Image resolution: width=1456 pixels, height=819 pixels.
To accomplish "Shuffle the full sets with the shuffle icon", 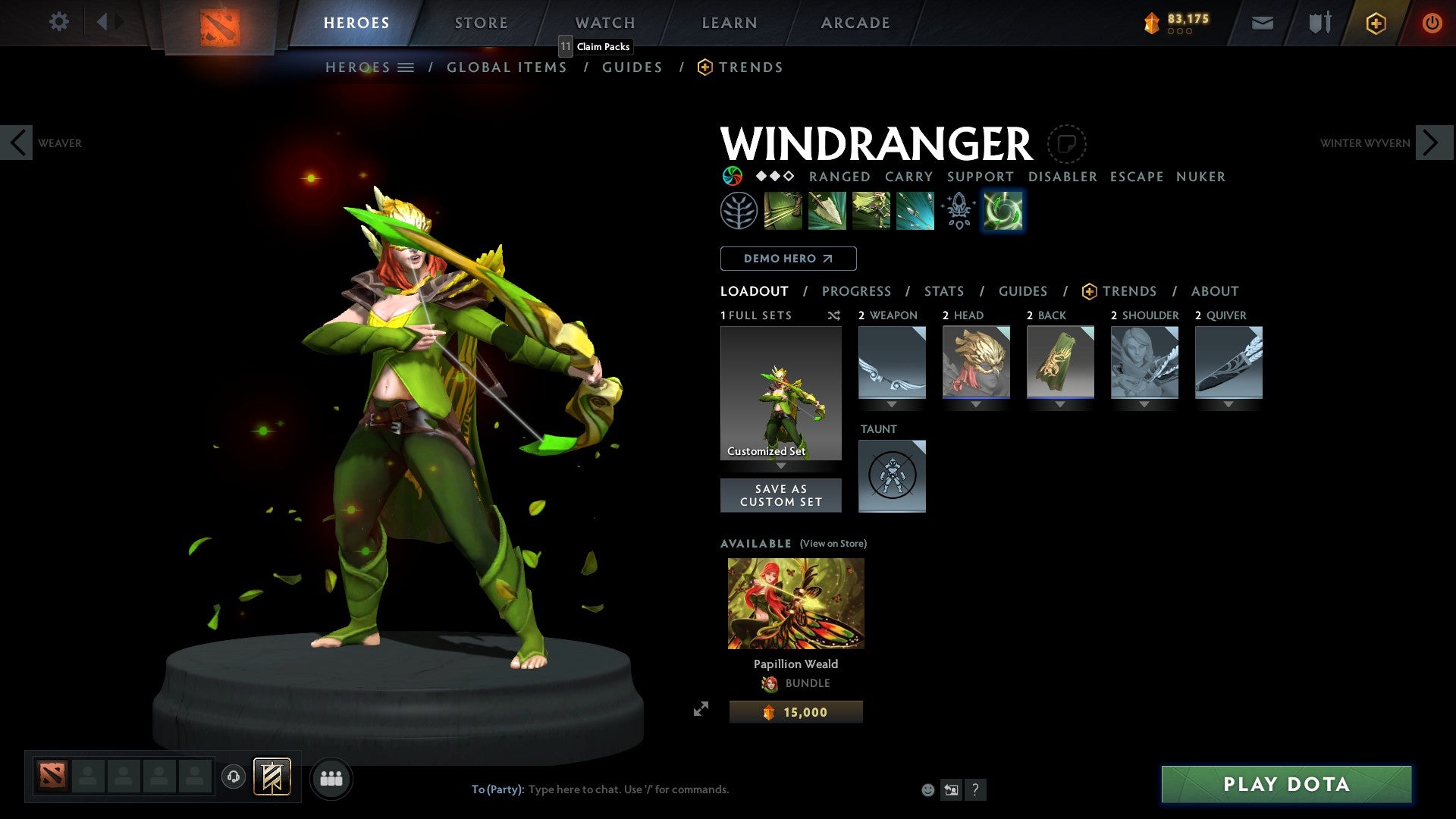I will (x=833, y=315).
